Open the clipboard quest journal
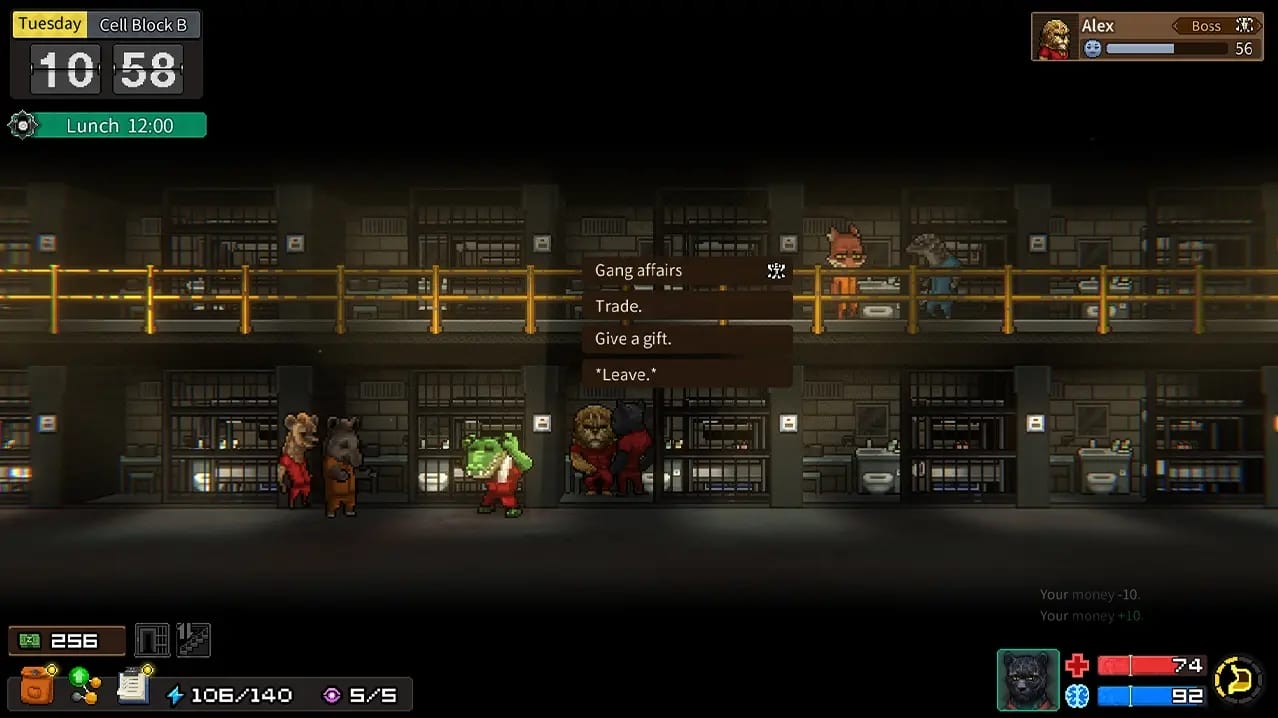This screenshot has width=1278, height=718. click(x=132, y=684)
